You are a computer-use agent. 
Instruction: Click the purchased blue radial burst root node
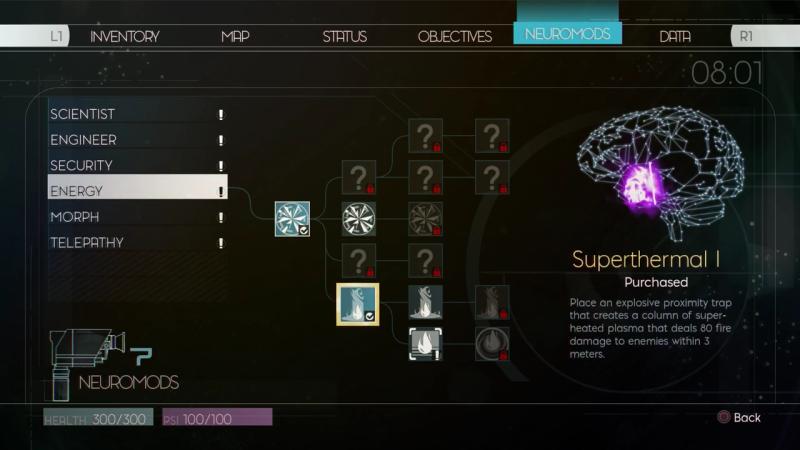(x=292, y=218)
